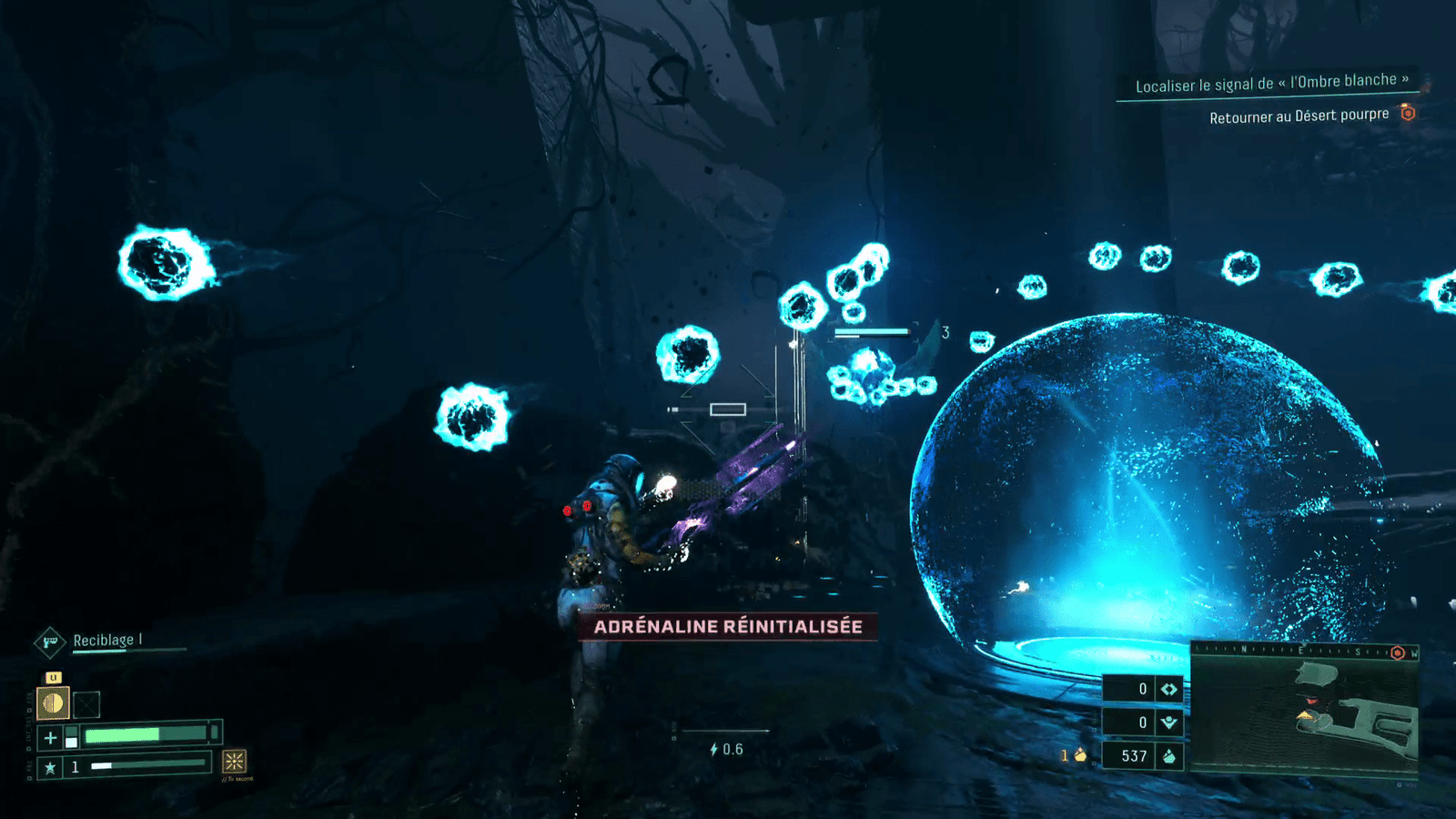
Task: Click the ether resource icon
Action: pyautogui.click(x=1168, y=723)
